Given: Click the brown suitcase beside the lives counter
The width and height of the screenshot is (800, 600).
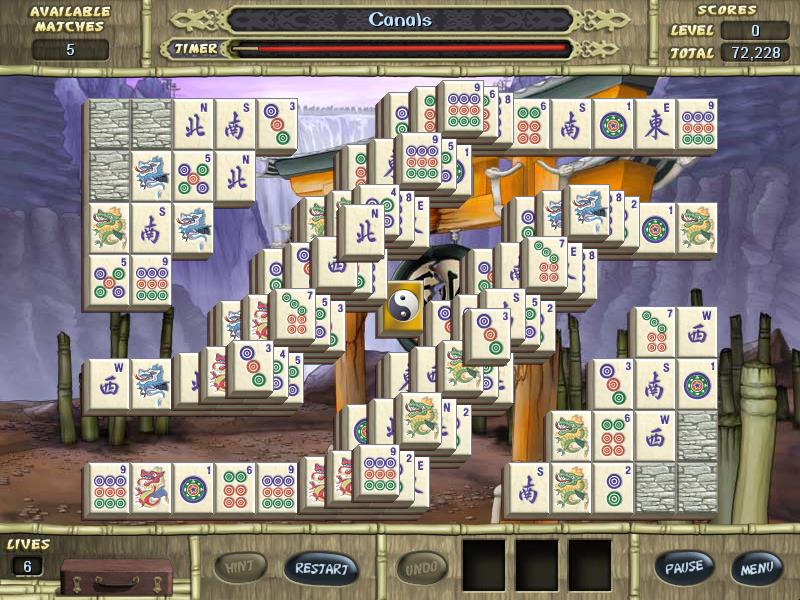Looking at the screenshot, I should click(x=115, y=577).
